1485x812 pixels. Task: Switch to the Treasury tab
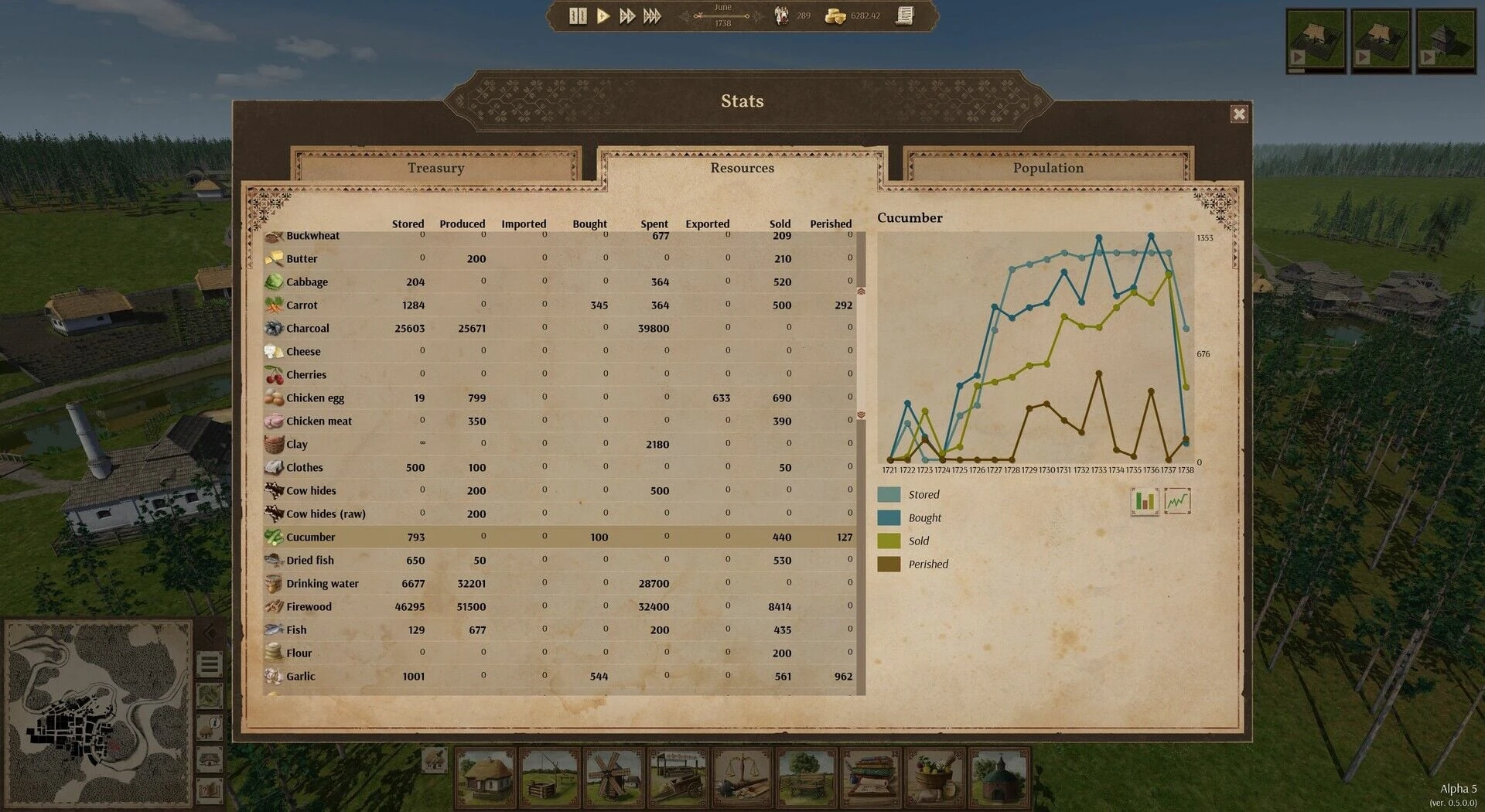[435, 168]
